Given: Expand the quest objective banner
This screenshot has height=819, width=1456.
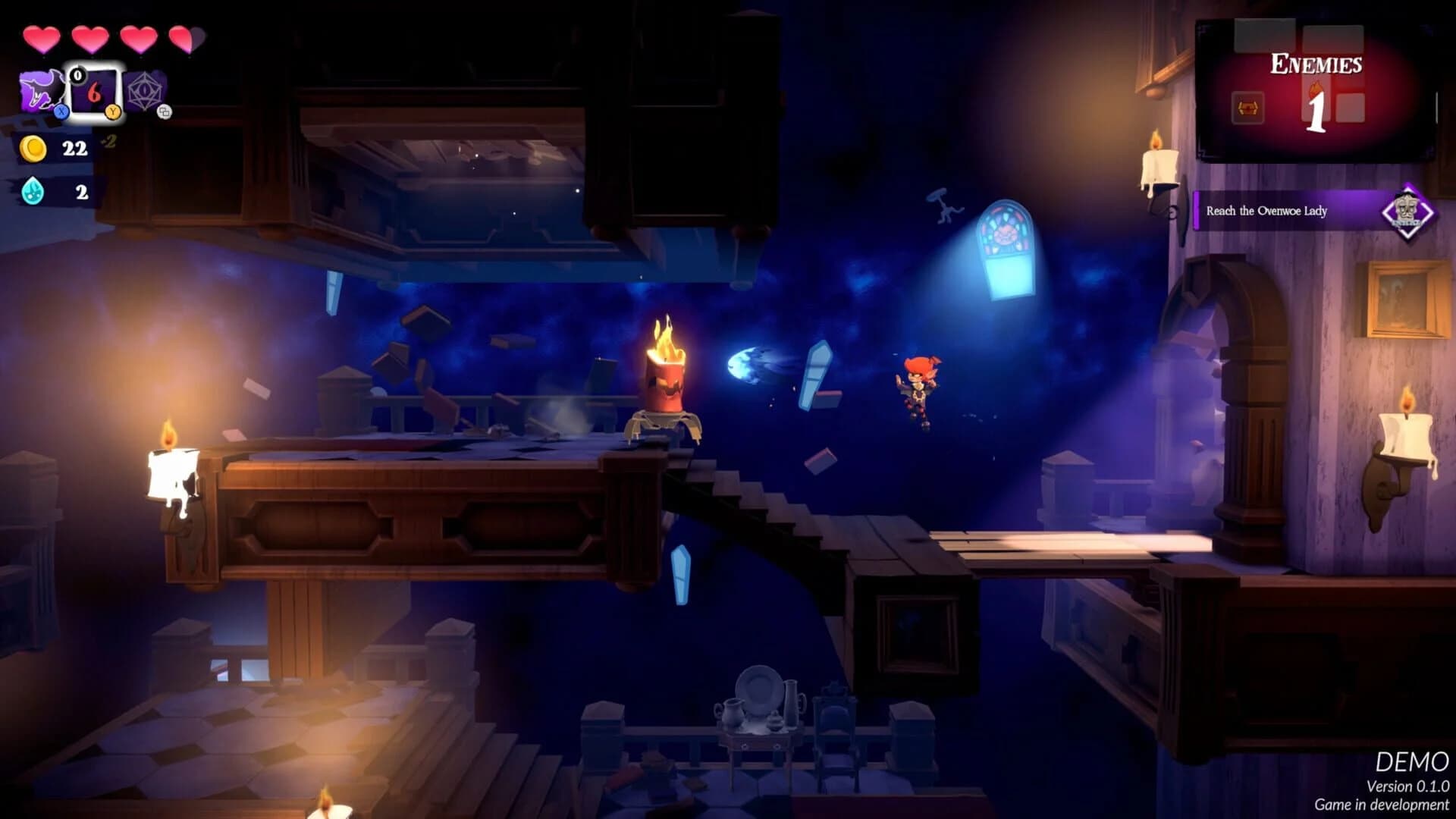Looking at the screenshot, I should (x=1289, y=211).
